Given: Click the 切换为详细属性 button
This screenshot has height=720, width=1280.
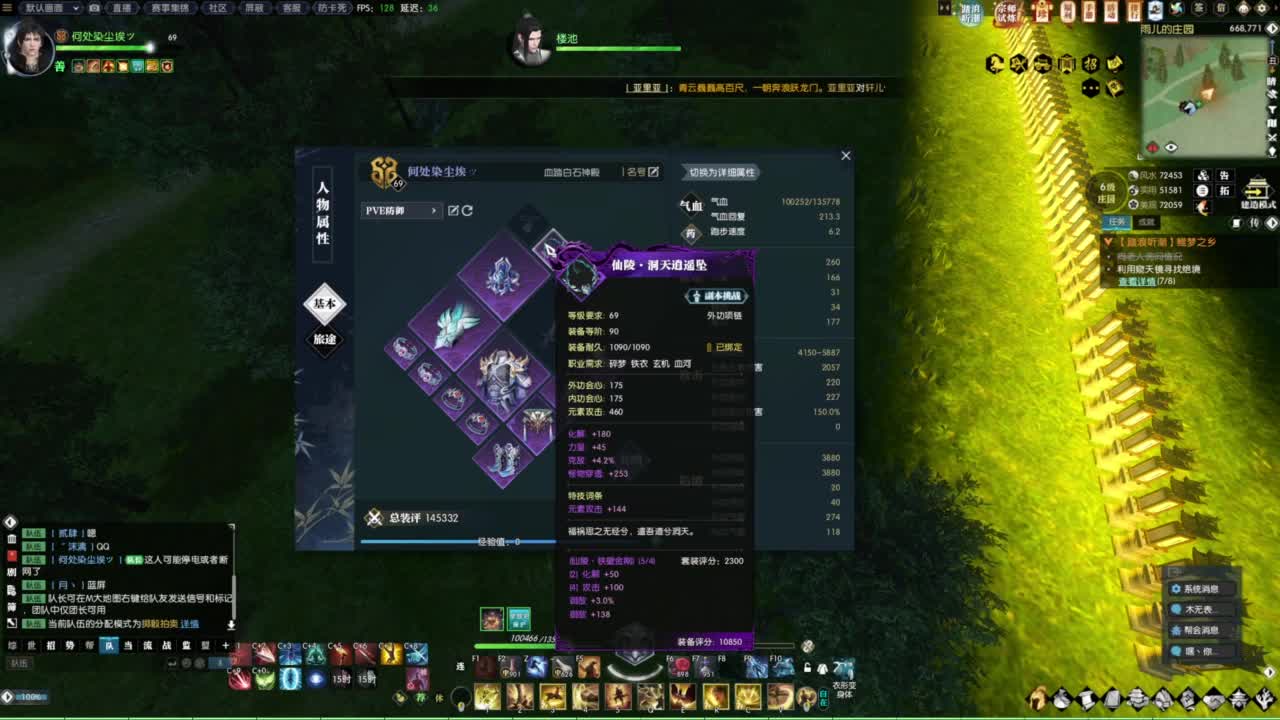Looking at the screenshot, I should pyautogui.click(x=722, y=173).
